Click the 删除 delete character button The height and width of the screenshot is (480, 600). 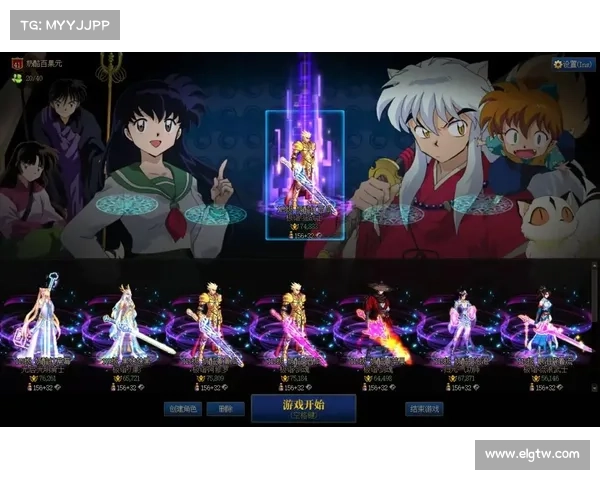226,408
